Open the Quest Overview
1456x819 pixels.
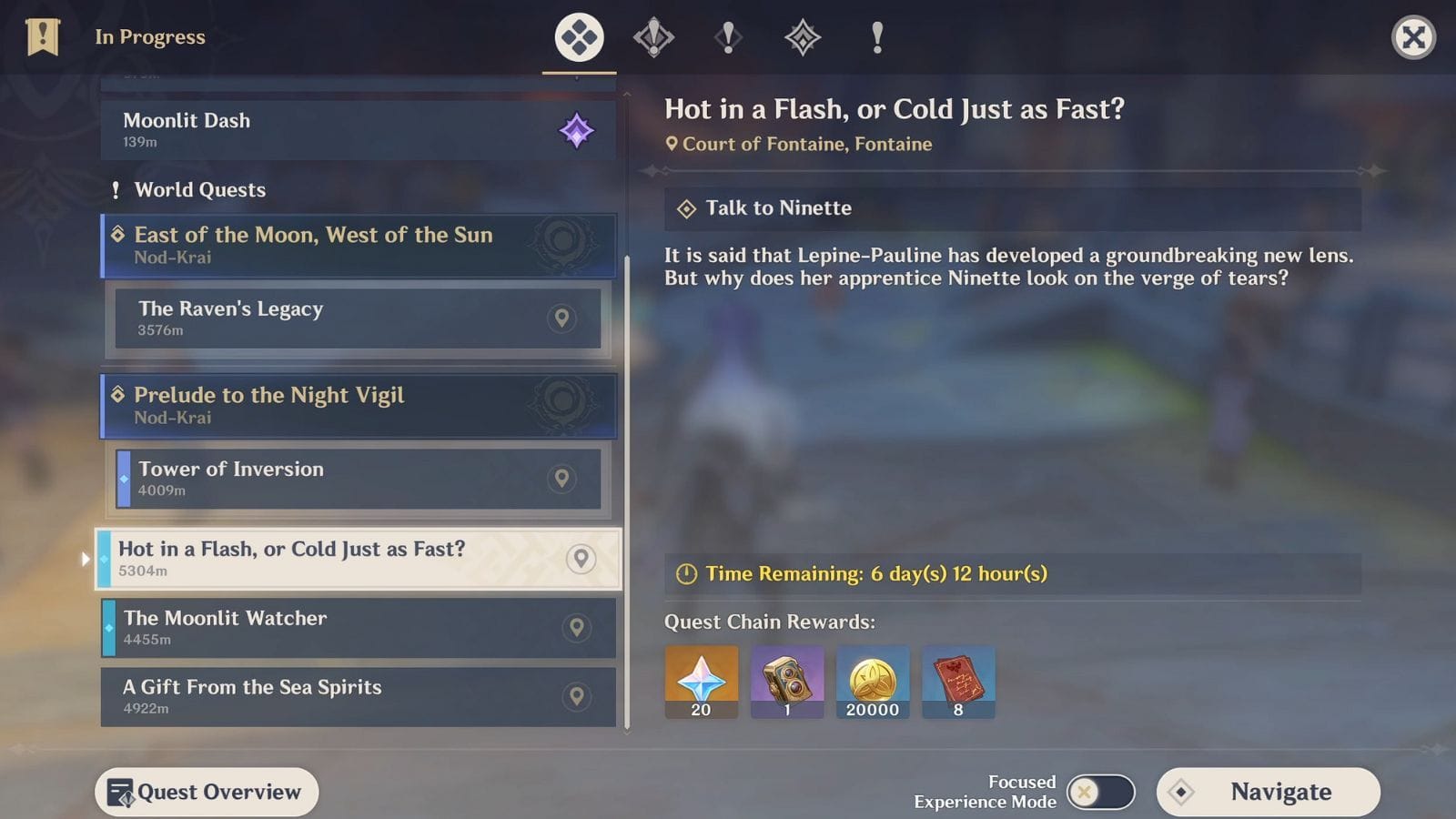[x=207, y=792]
